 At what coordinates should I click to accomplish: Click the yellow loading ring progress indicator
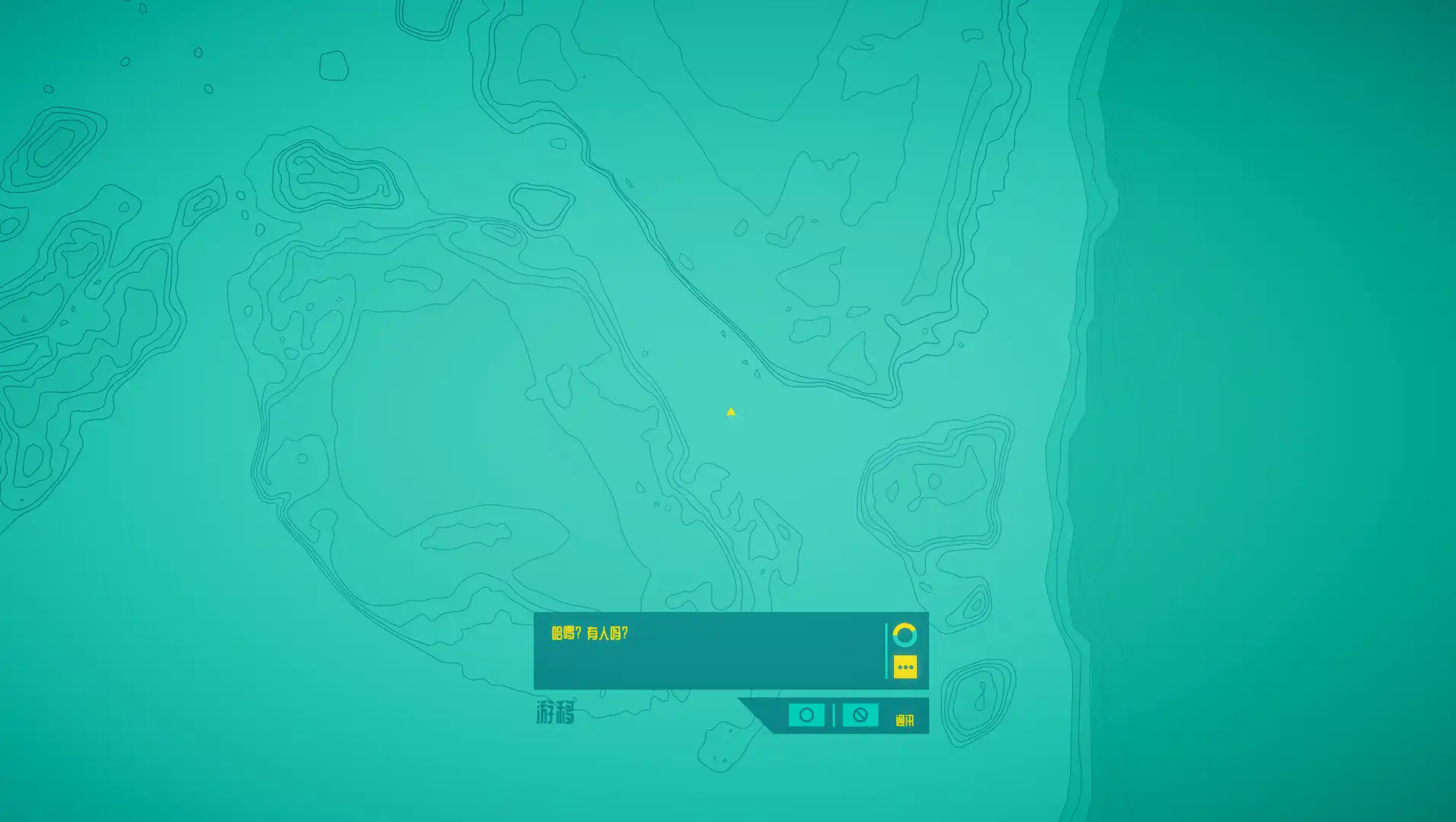(904, 633)
